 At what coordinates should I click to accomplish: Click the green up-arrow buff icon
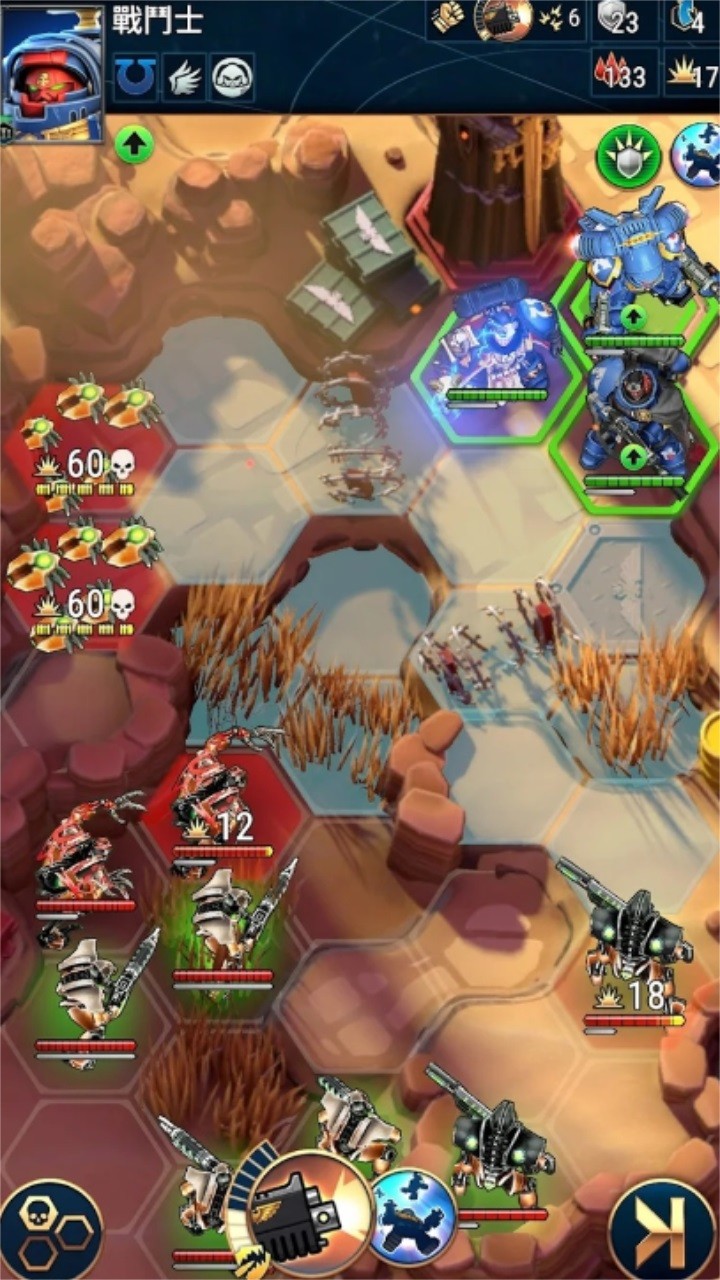click(x=134, y=145)
